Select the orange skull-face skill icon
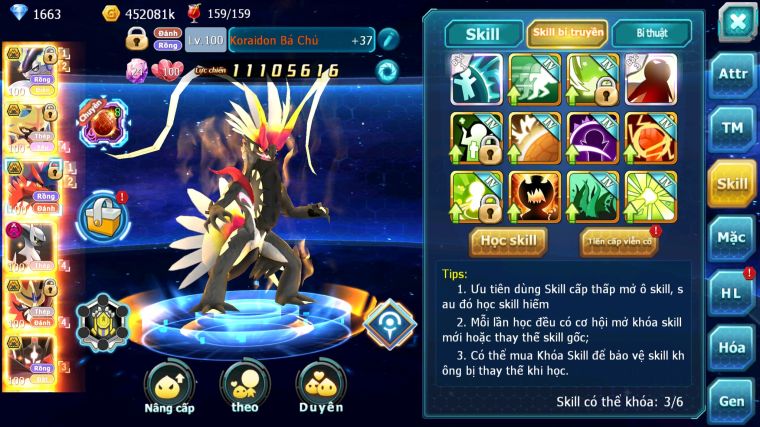 point(535,196)
